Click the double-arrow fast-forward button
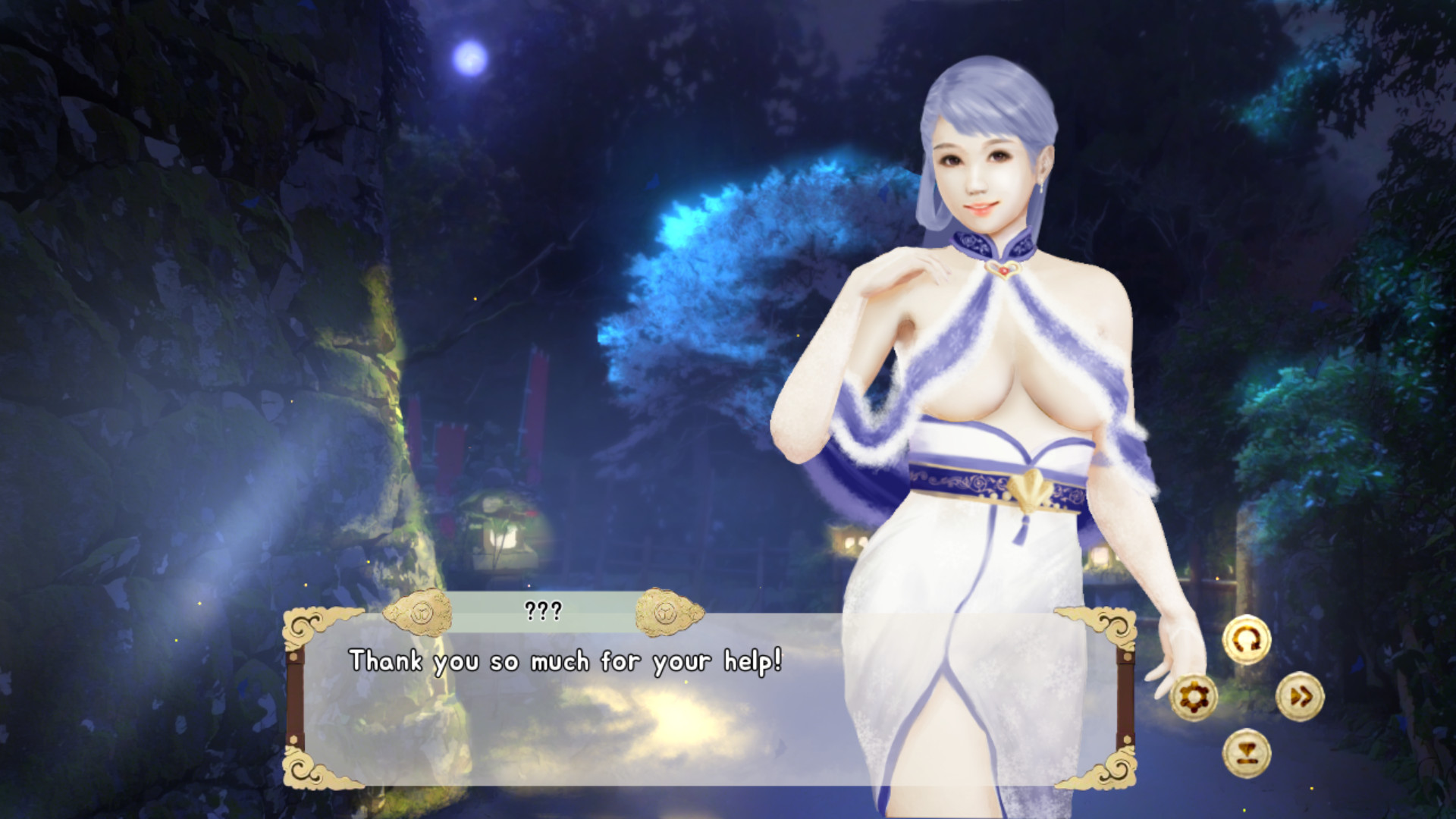This screenshot has height=819, width=1456. click(1300, 697)
